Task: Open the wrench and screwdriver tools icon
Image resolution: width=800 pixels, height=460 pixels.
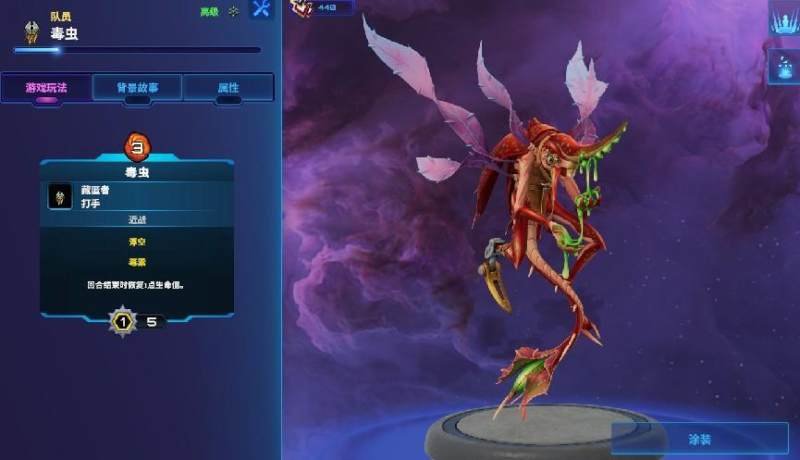Action: pyautogui.click(x=261, y=10)
